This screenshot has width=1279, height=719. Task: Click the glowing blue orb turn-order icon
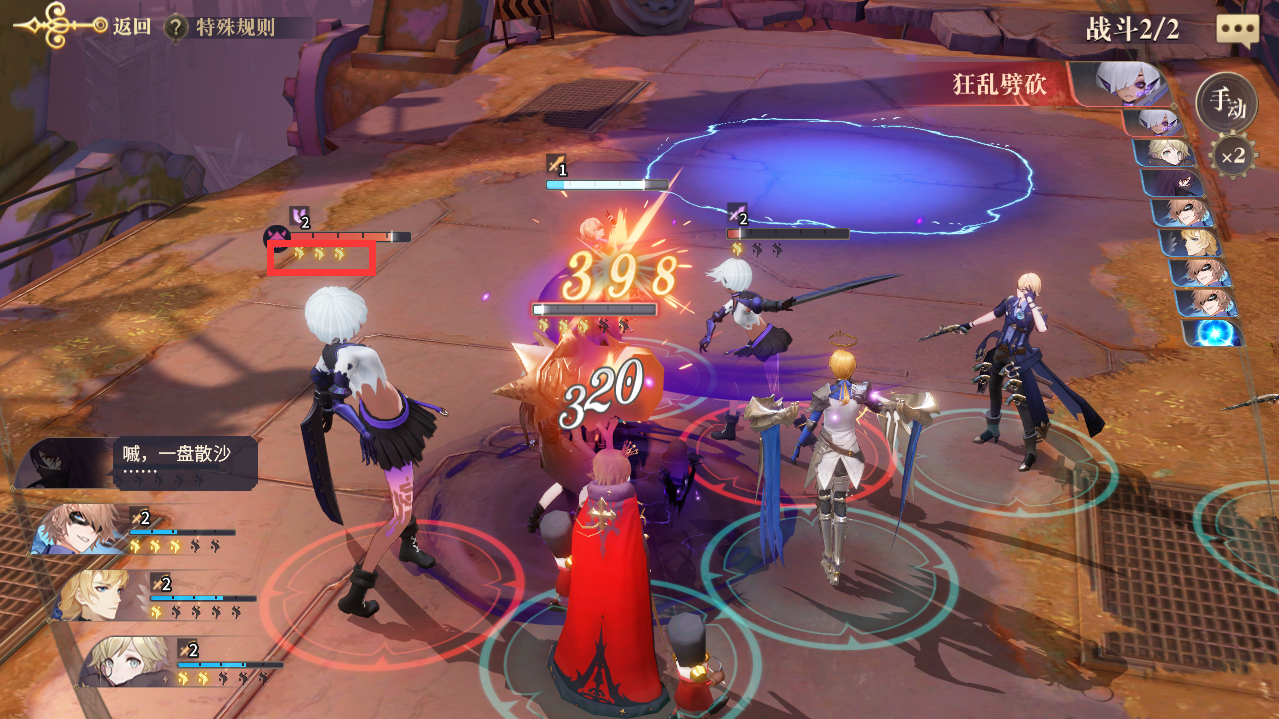(1215, 332)
